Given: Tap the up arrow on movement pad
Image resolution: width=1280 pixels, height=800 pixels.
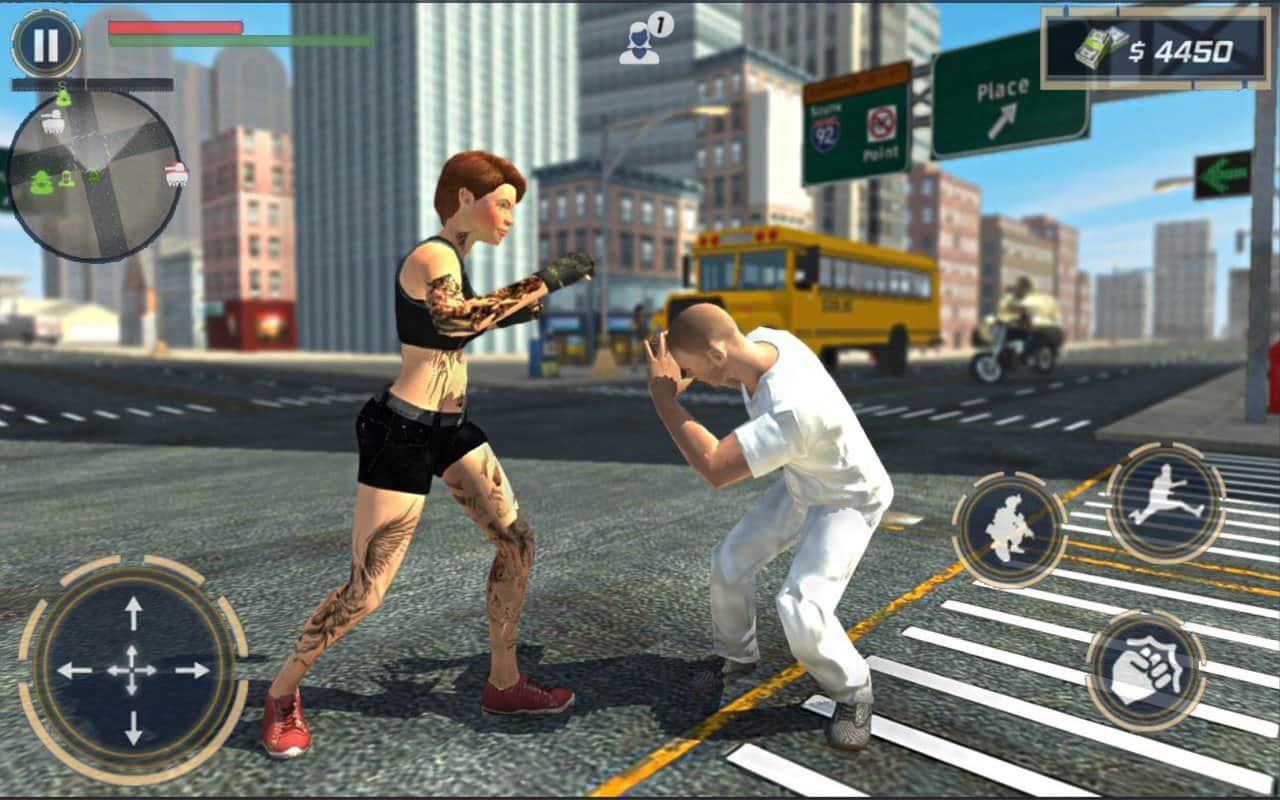Looking at the screenshot, I should pos(132,612).
